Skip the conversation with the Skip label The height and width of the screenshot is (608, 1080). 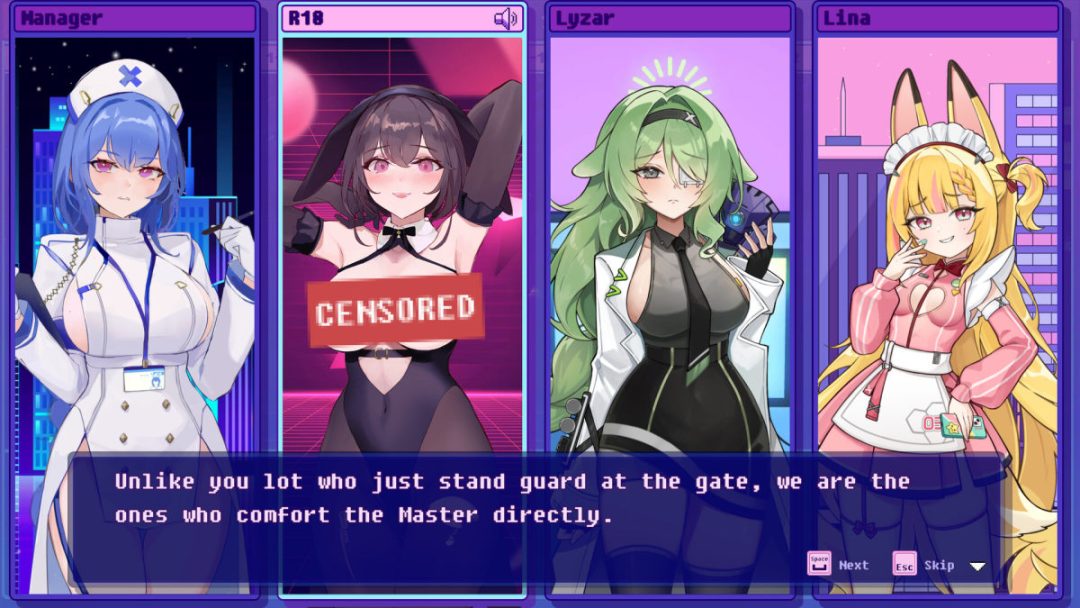tap(939, 565)
